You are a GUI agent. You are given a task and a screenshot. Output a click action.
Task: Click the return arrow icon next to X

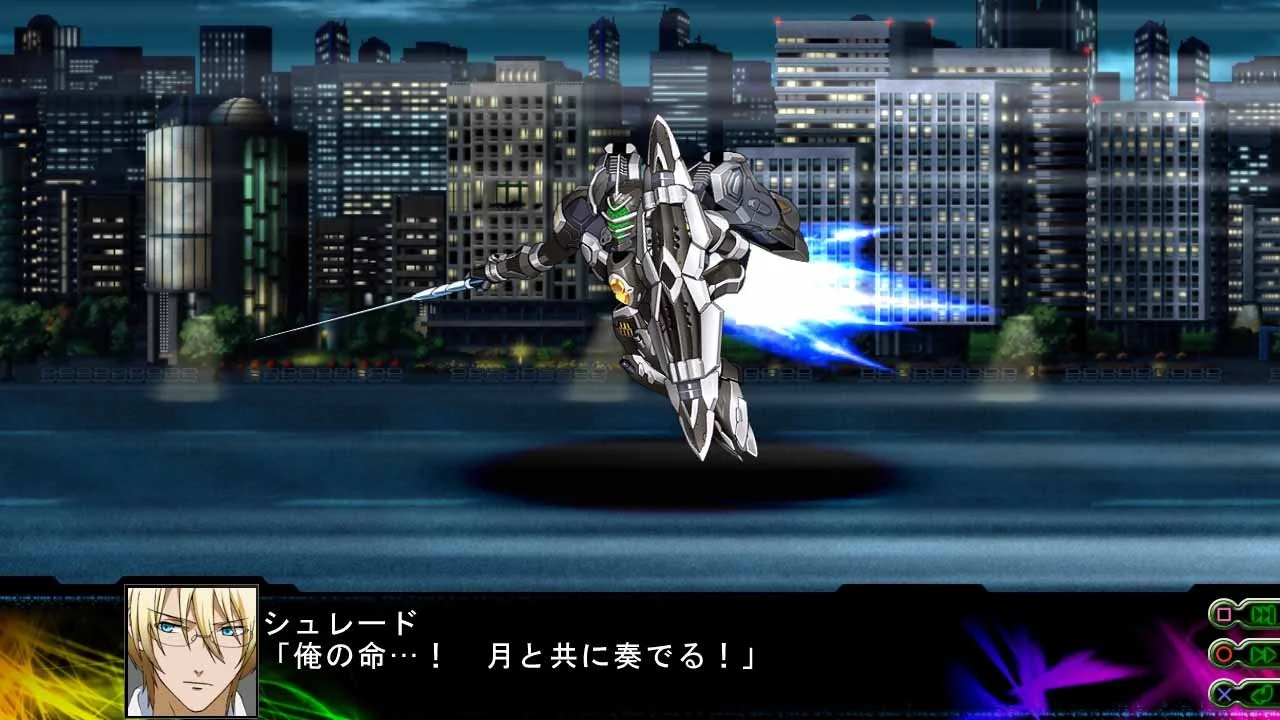(1263, 694)
